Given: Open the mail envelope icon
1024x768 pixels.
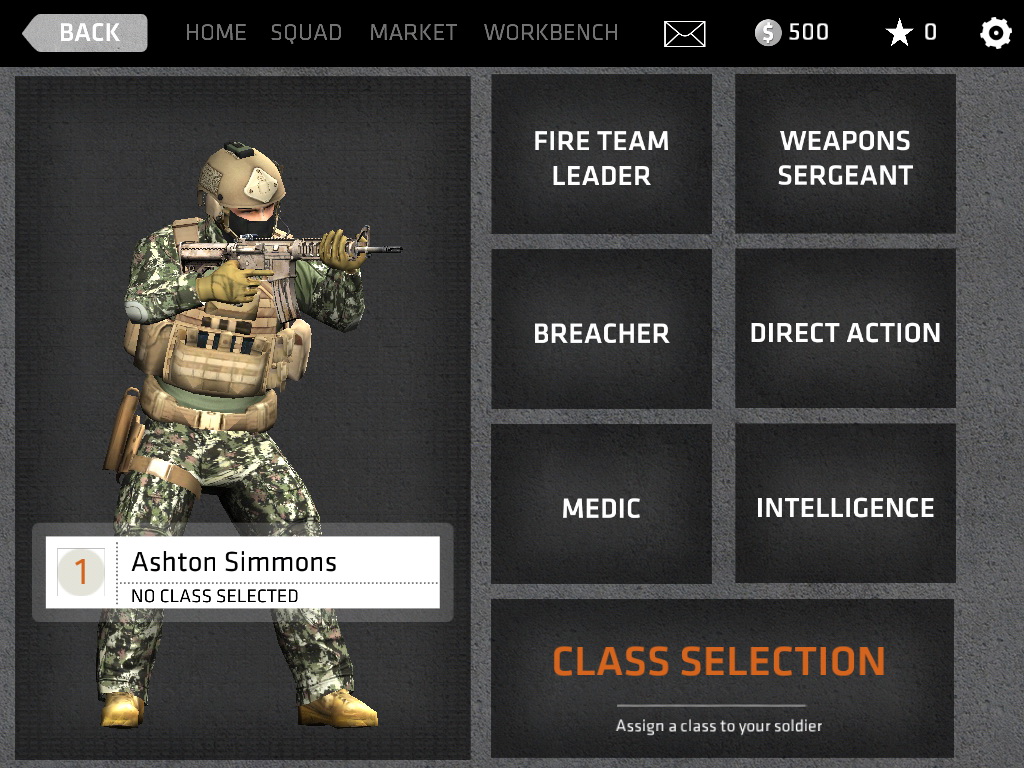Looking at the screenshot, I should [684, 34].
